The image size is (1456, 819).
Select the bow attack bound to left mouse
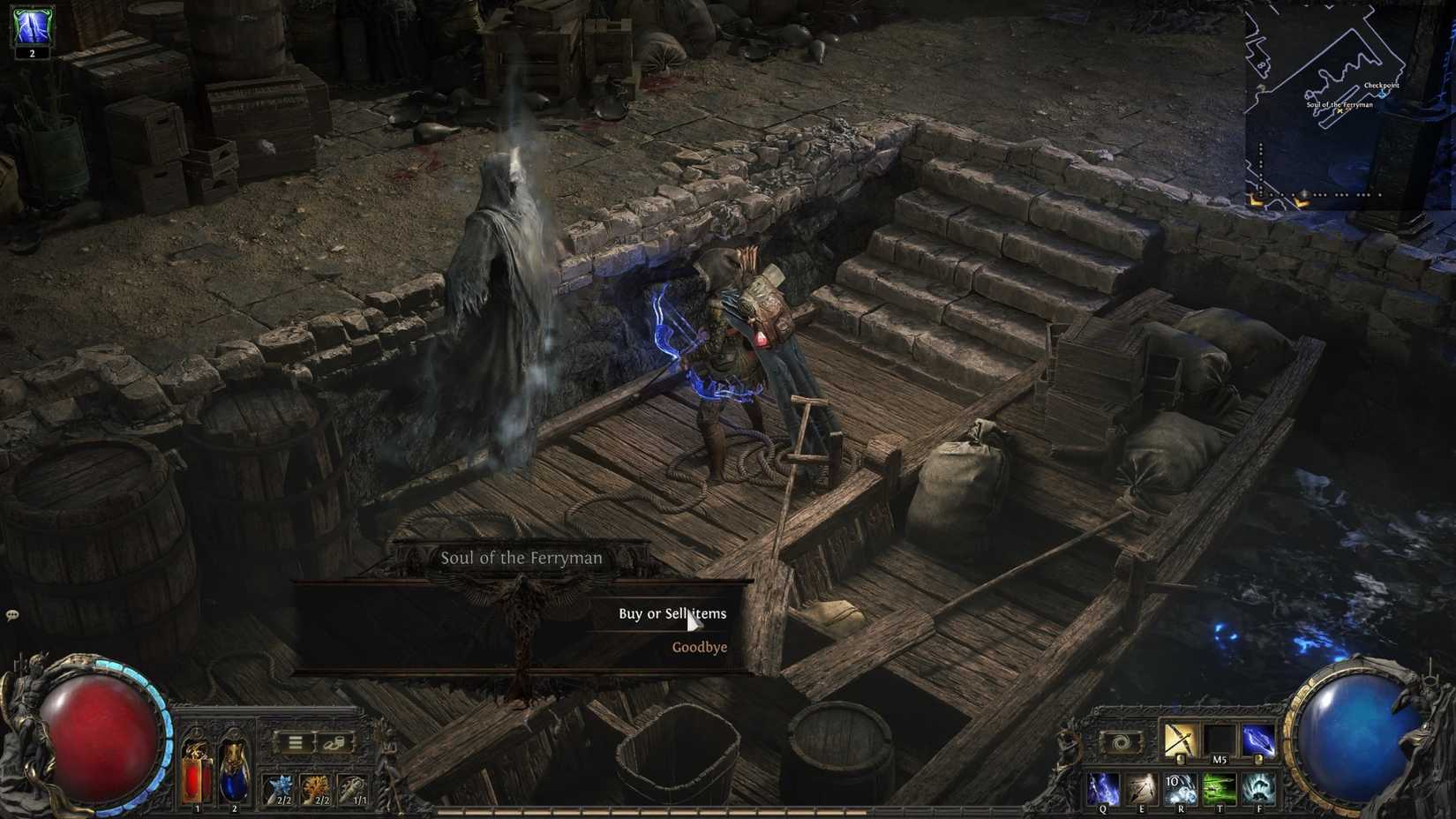pos(1179,740)
